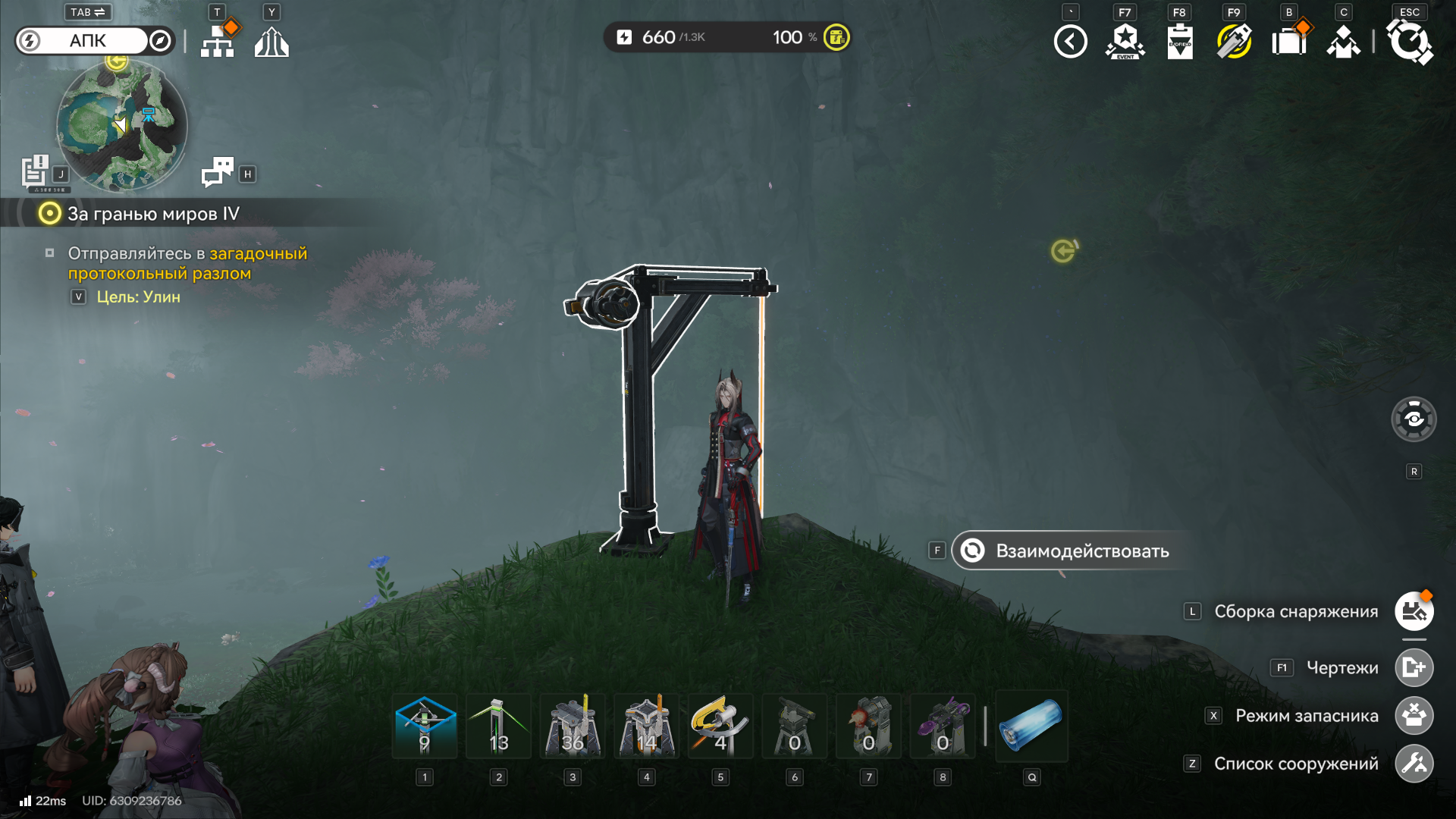Screen dimensions: 1456x819
Task: Open the chat speech-bubble icon
Action: click(217, 172)
